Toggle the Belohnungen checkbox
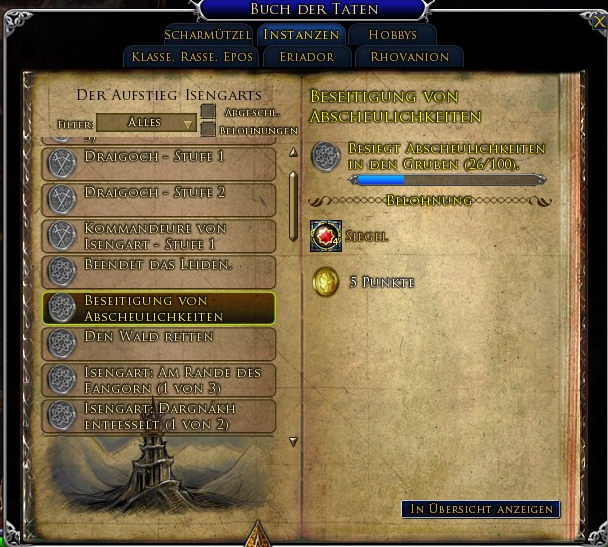The height and width of the screenshot is (547, 608). point(208,129)
